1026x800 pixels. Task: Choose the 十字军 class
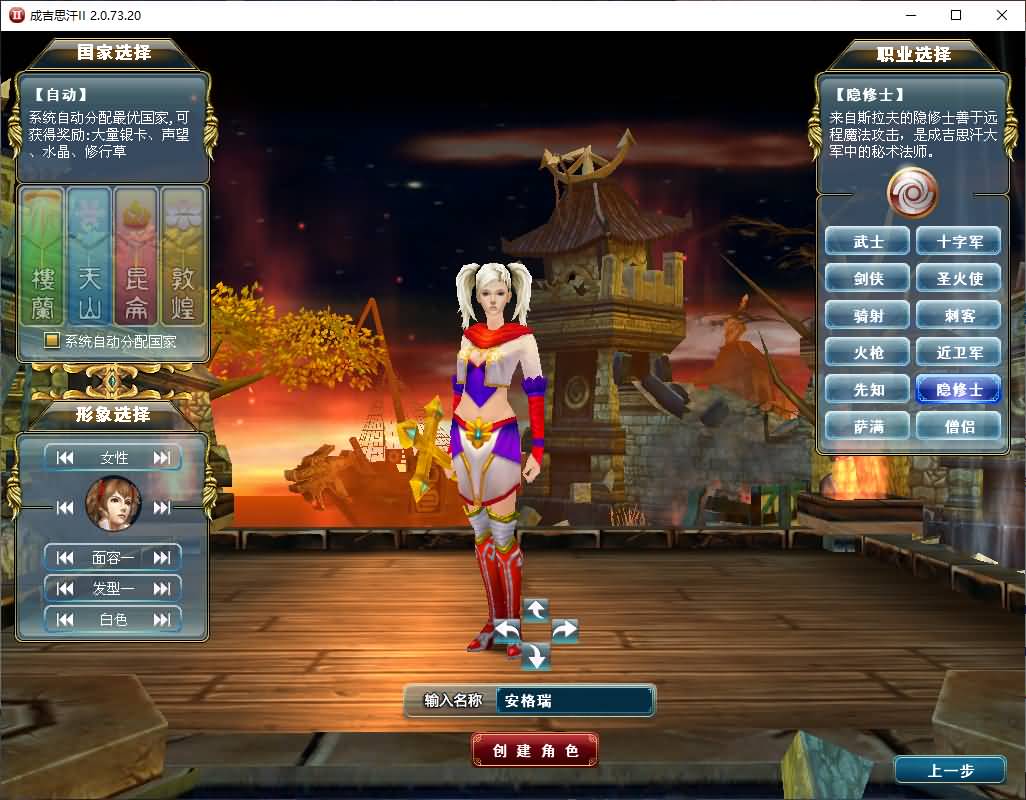959,241
